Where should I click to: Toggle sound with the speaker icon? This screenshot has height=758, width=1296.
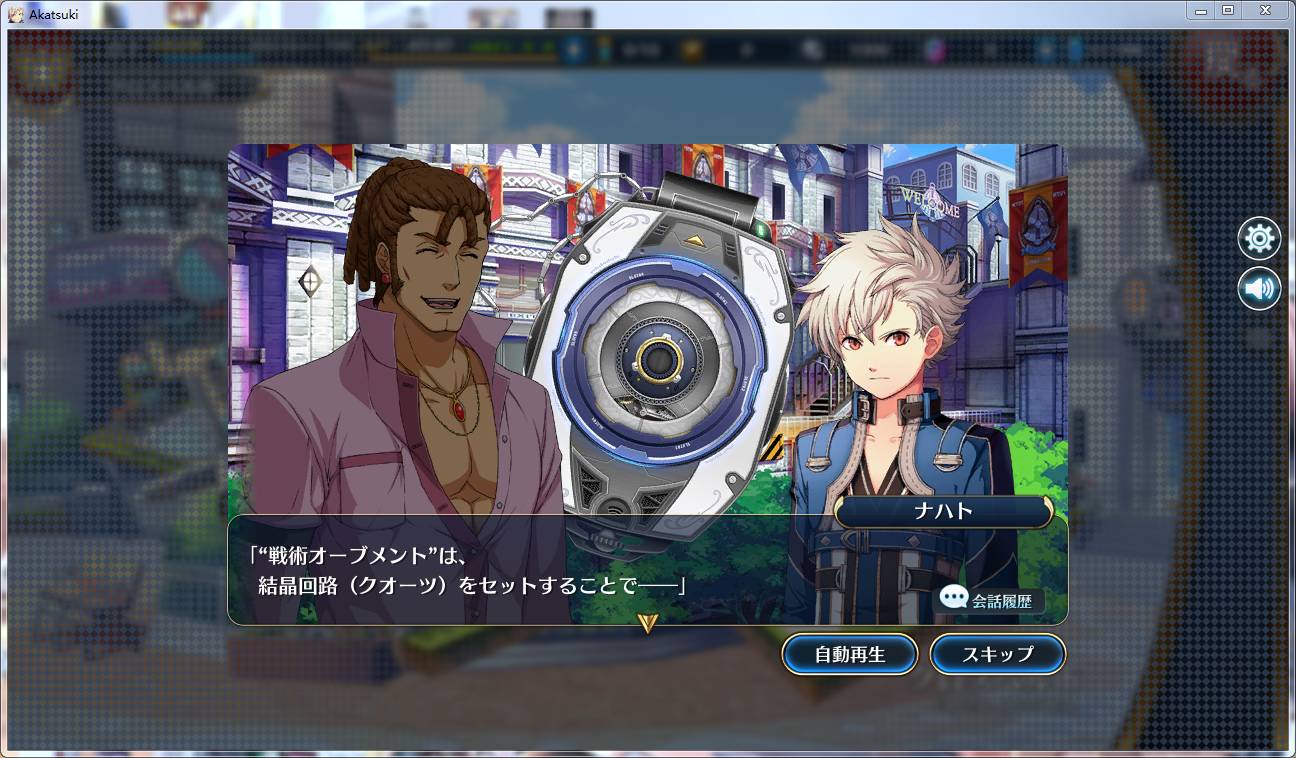(1258, 289)
